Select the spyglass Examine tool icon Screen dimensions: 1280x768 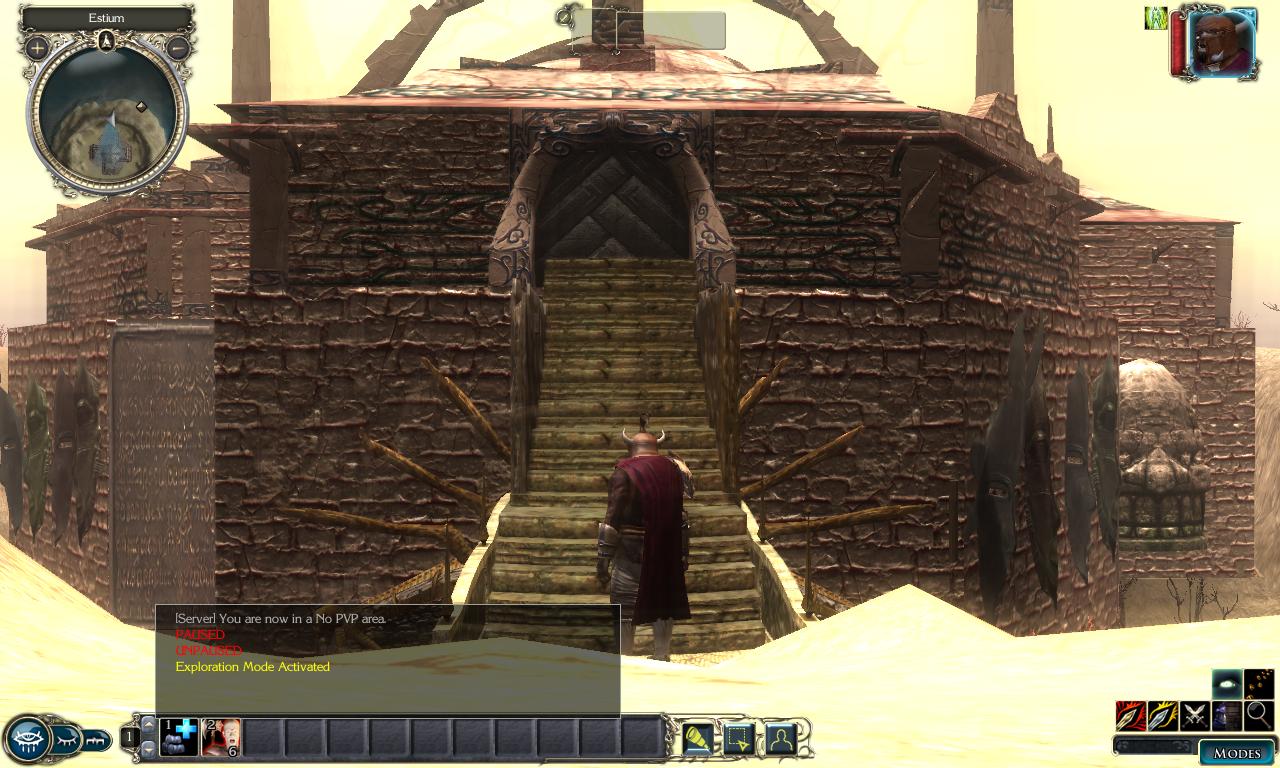696,737
